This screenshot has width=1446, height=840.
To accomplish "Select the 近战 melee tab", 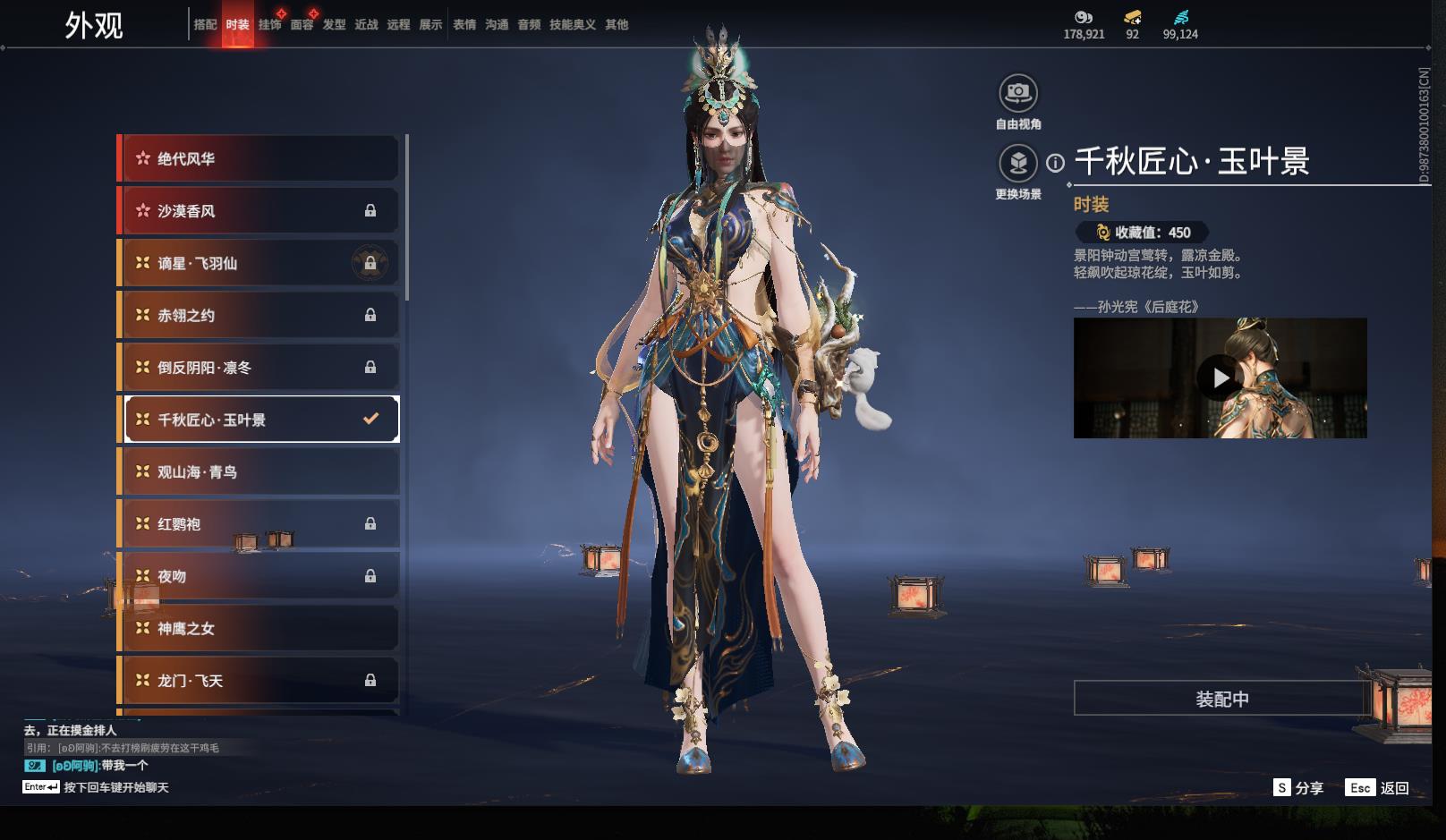I will coord(366,25).
